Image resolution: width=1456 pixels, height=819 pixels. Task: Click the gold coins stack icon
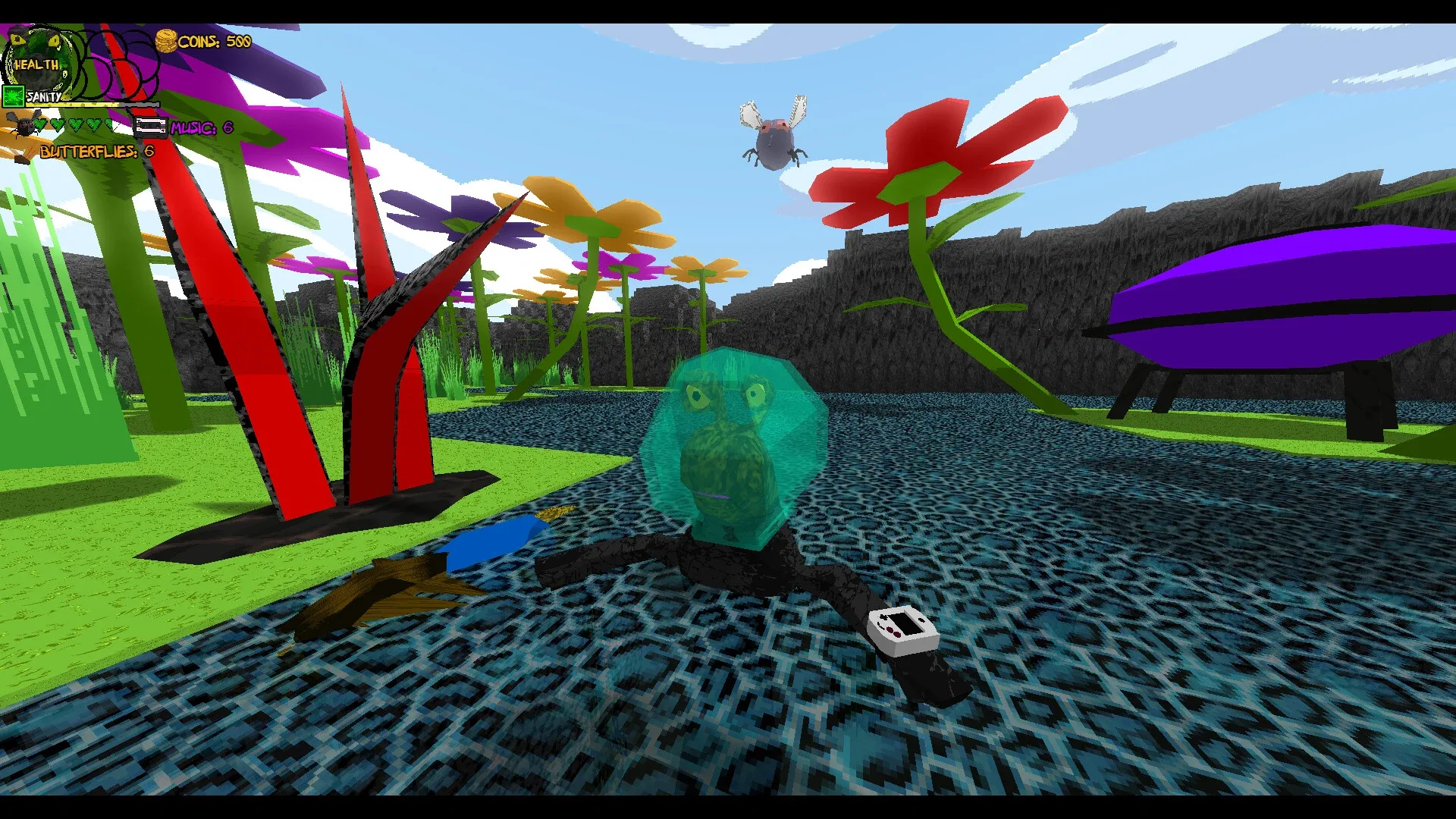[166, 42]
